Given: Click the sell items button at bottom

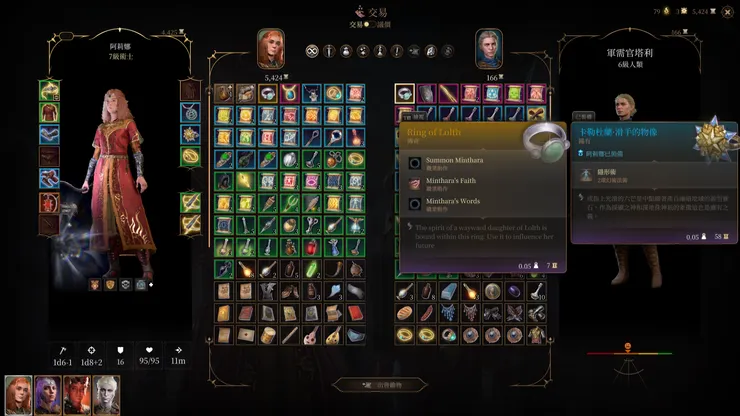Looking at the screenshot, I should pos(370,384).
